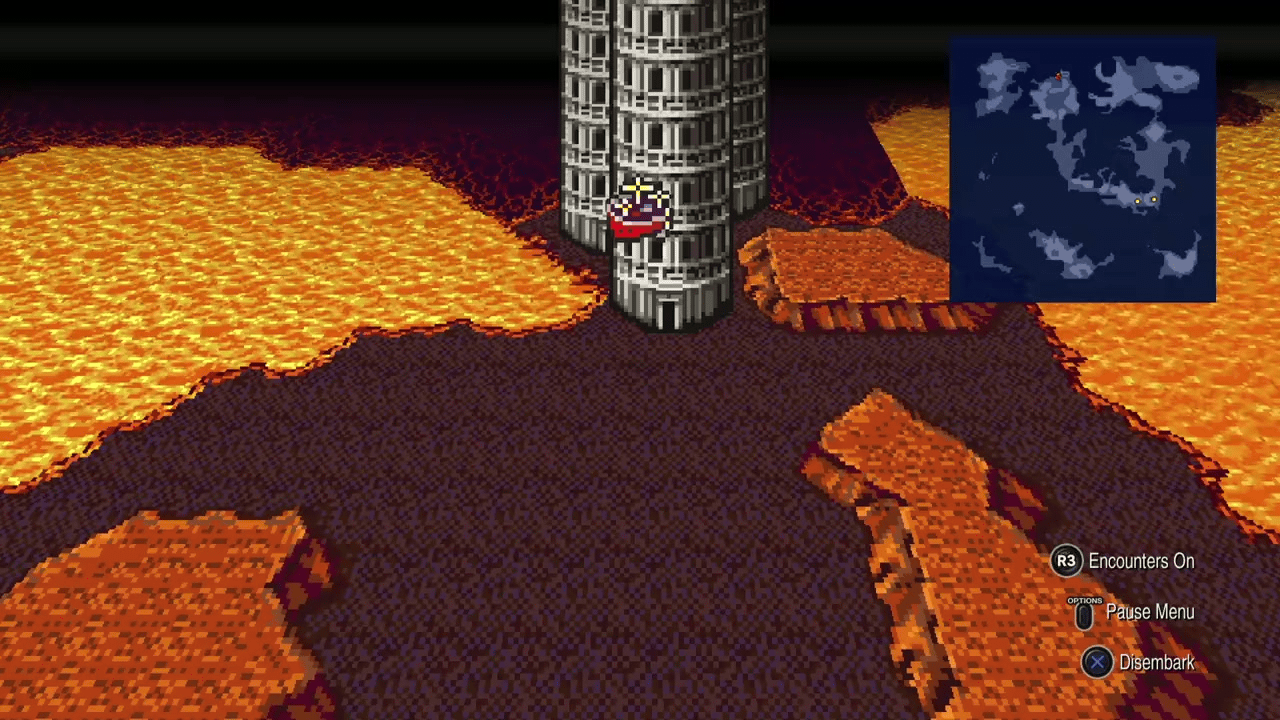Select the Pause Menu entry
The image size is (1280, 720).
1150,612
